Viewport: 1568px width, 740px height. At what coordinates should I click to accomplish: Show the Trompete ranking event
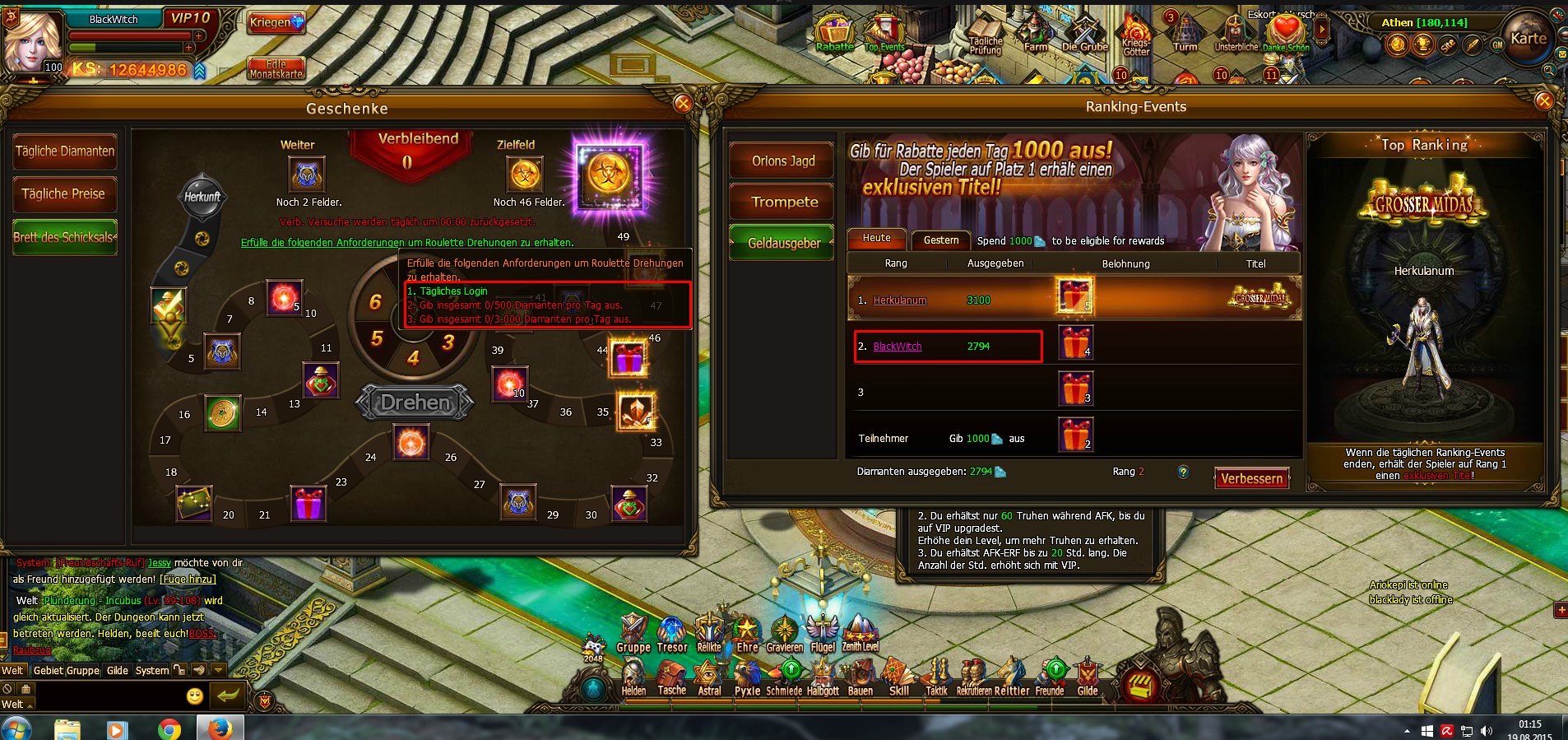coord(782,202)
